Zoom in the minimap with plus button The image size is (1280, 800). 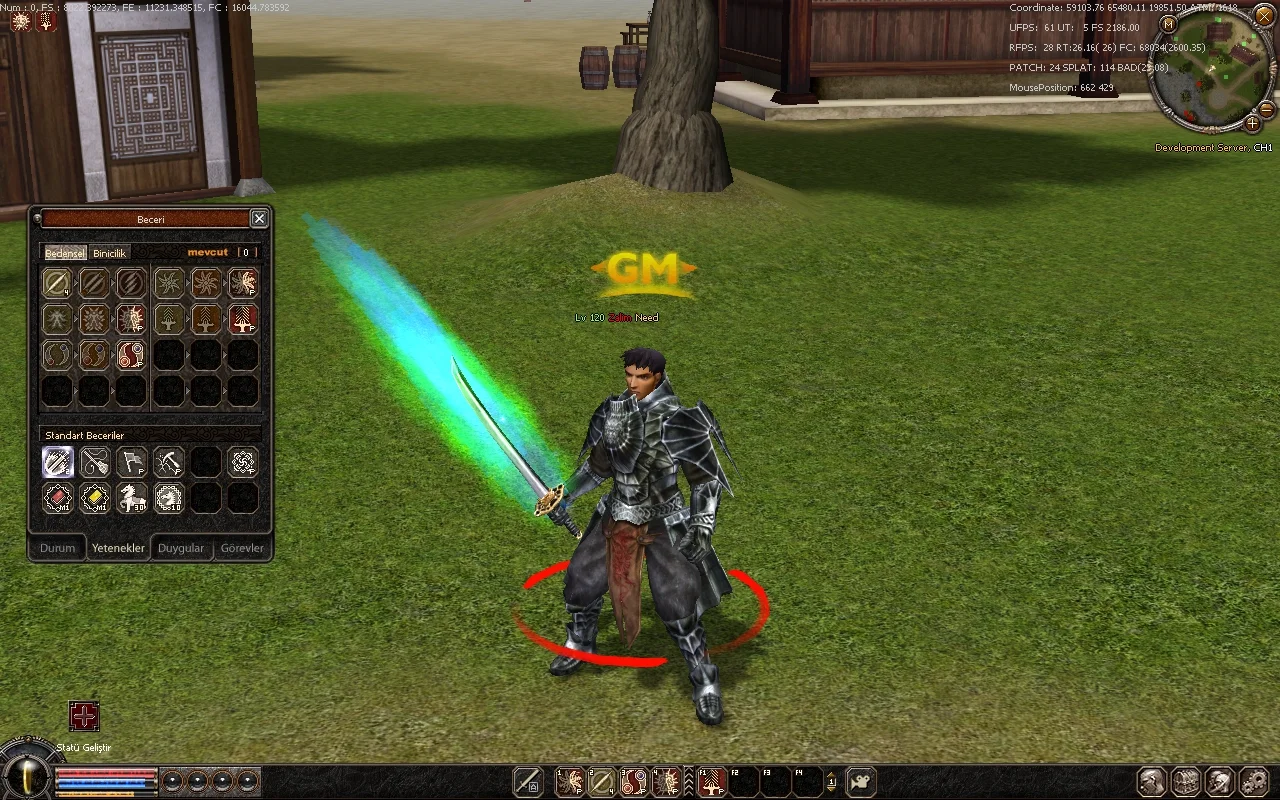pyautogui.click(x=1252, y=124)
